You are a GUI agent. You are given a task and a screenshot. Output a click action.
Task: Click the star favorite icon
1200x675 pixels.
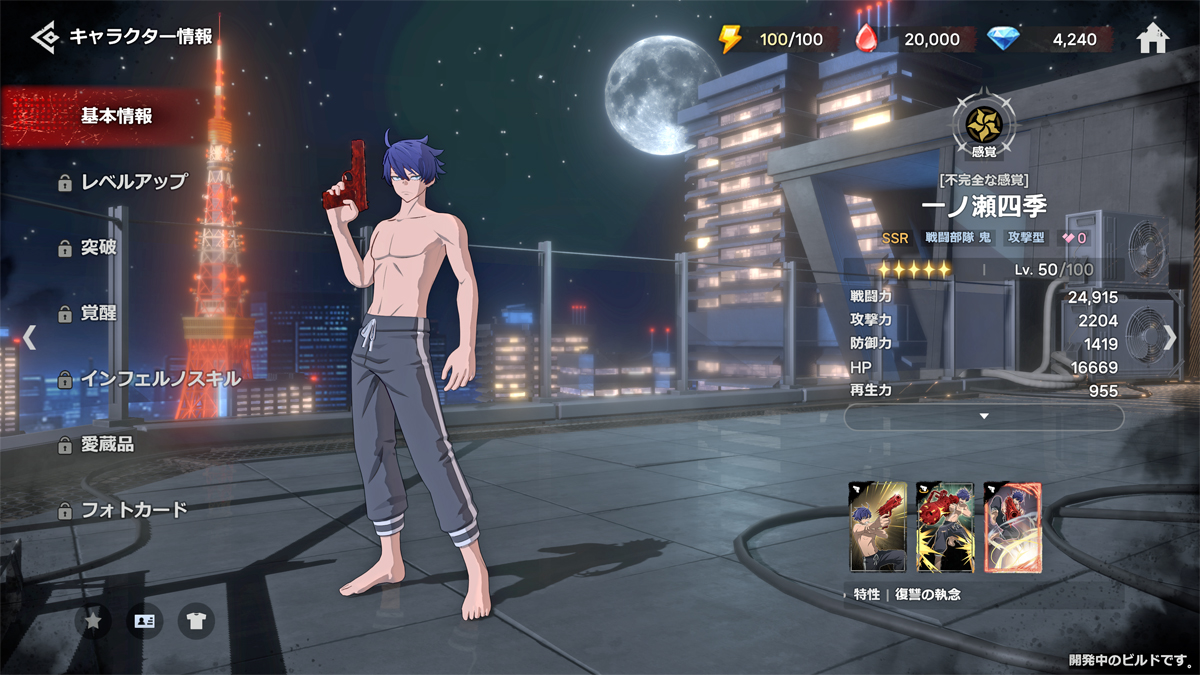(93, 621)
